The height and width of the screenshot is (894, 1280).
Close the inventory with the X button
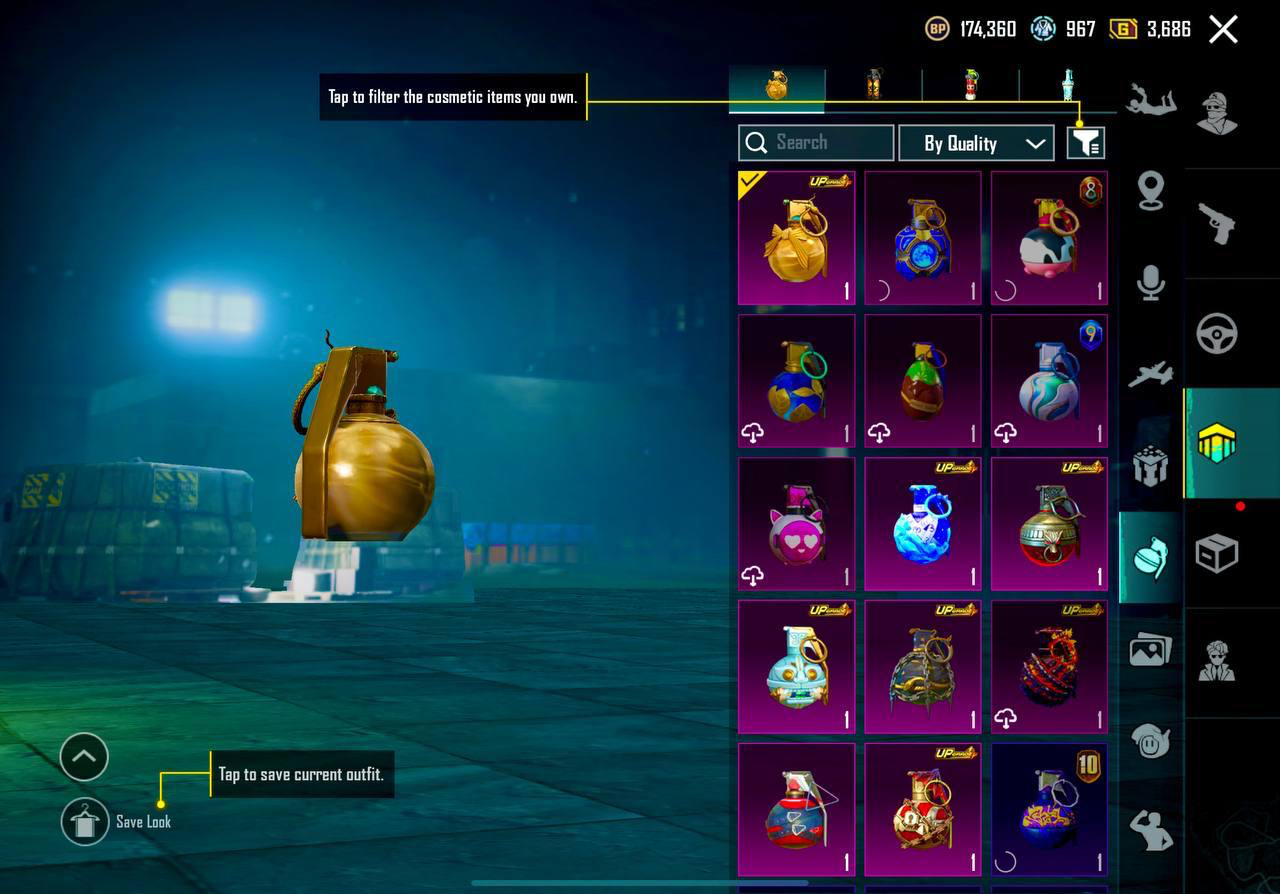point(1223,29)
